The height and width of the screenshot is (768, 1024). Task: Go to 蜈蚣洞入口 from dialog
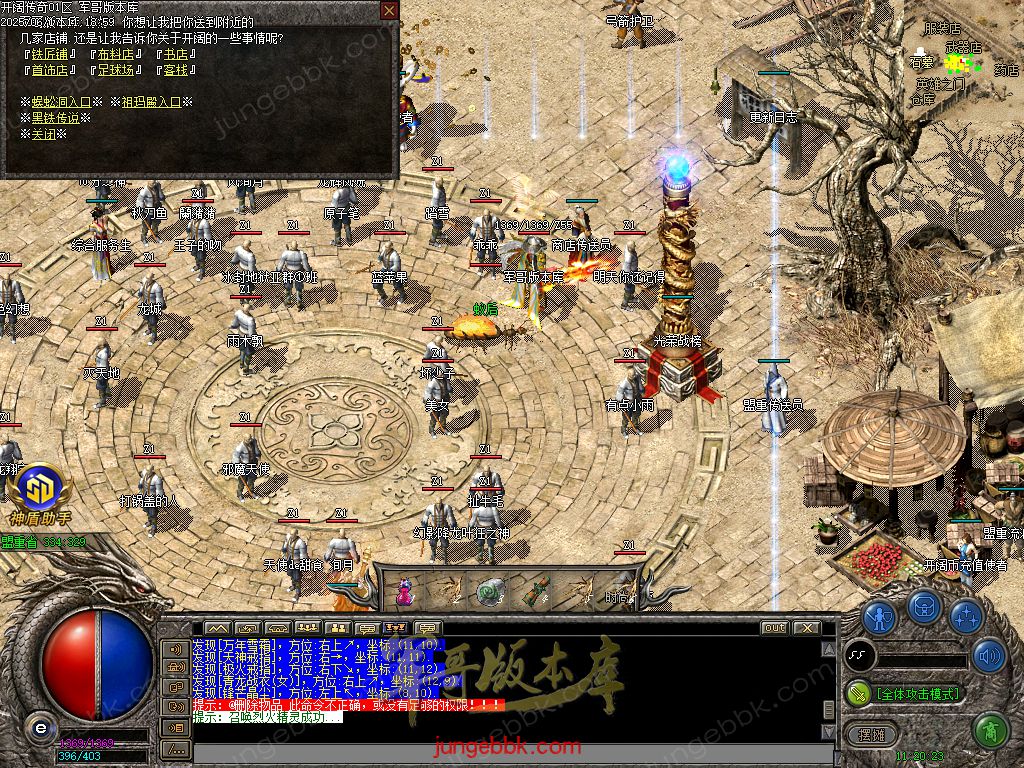(61, 102)
